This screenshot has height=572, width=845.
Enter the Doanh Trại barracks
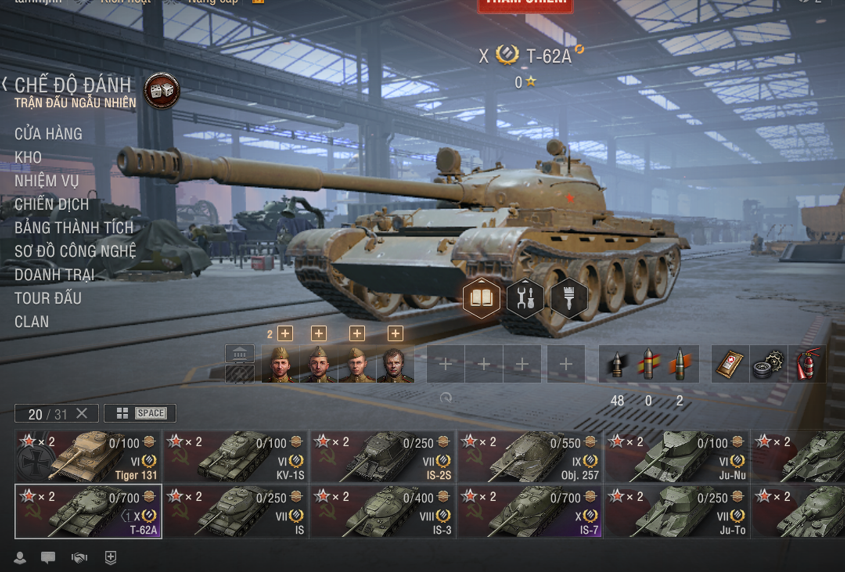(x=54, y=274)
